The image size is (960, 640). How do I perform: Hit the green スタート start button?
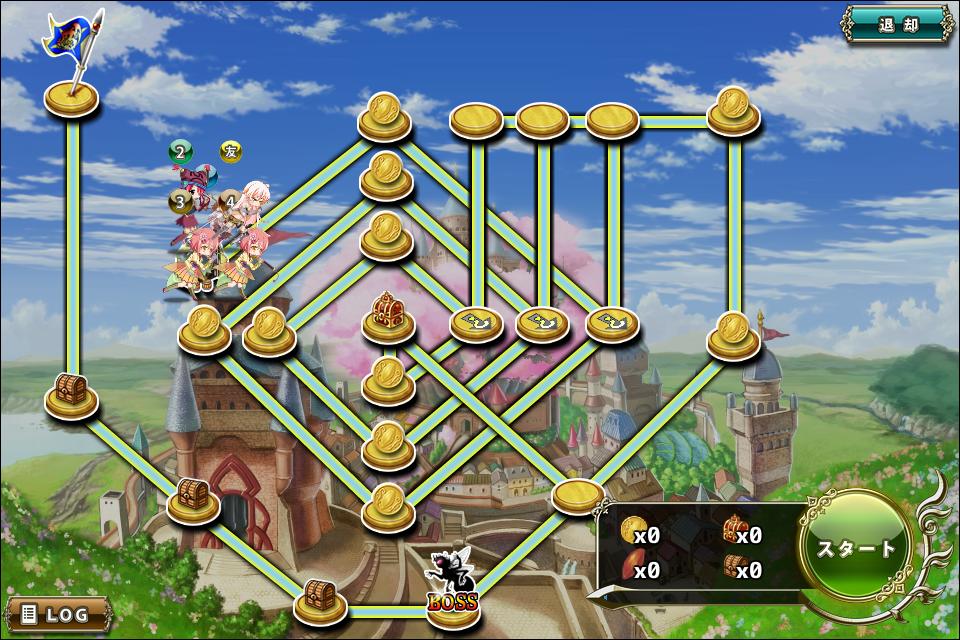coord(856,548)
